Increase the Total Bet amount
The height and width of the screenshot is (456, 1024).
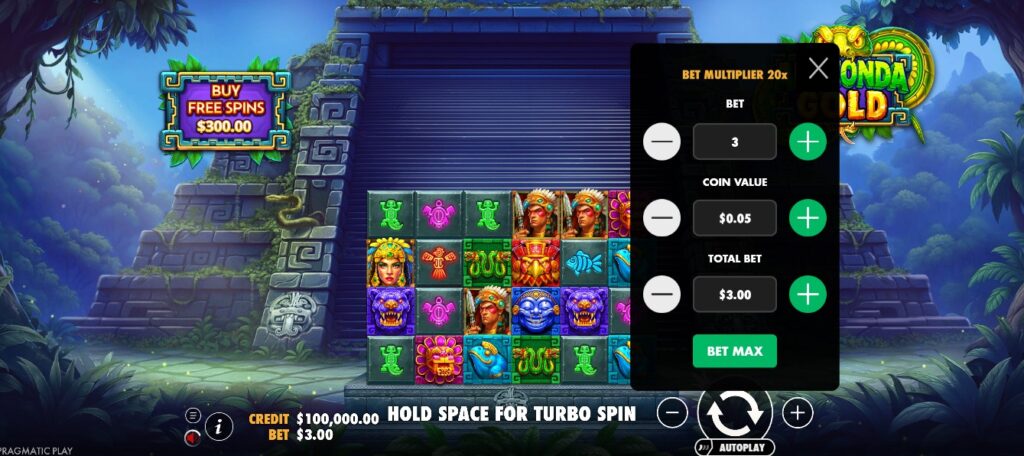click(808, 294)
